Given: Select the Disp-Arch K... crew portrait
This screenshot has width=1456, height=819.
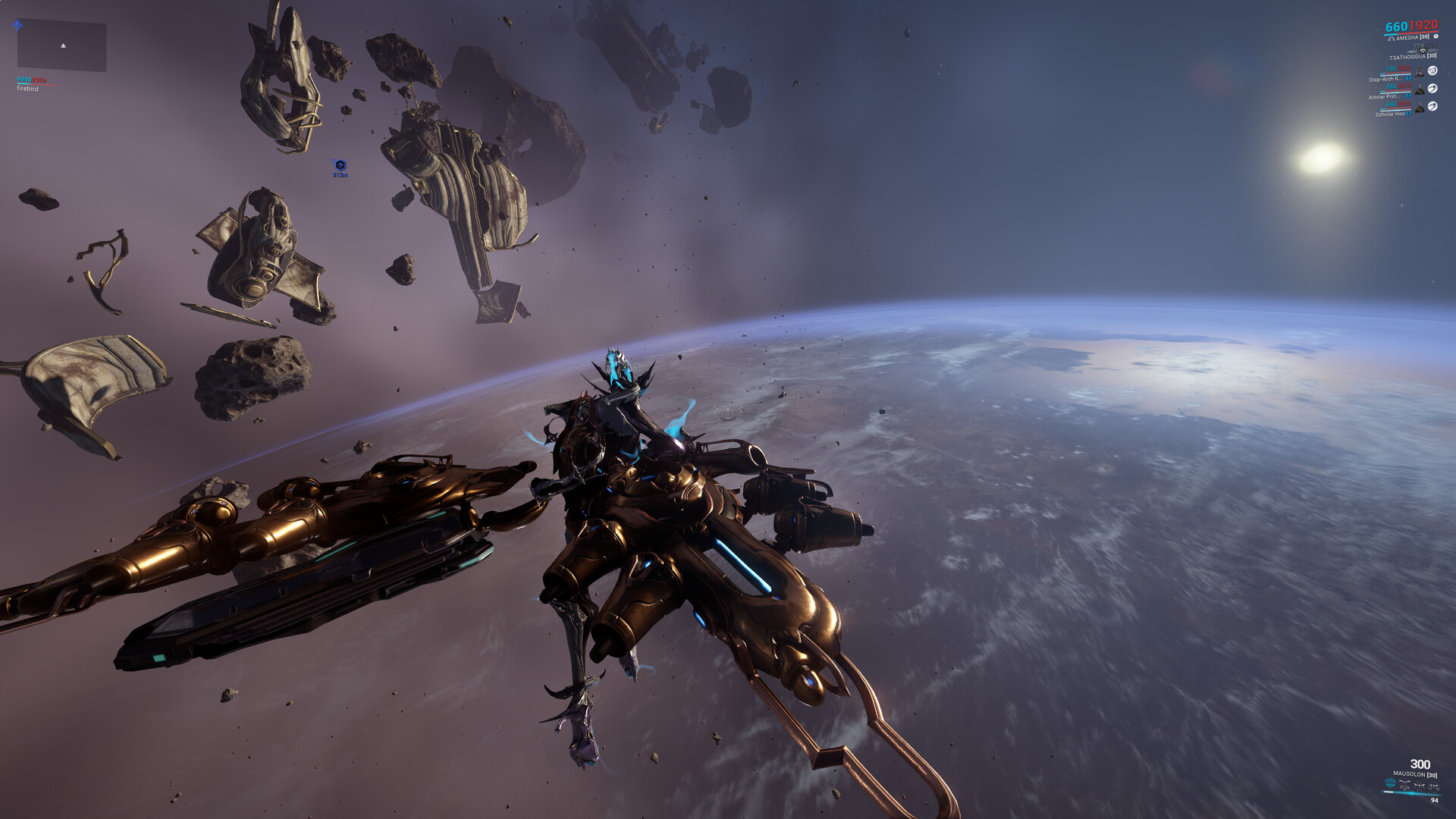Looking at the screenshot, I should tap(1420, 72).
